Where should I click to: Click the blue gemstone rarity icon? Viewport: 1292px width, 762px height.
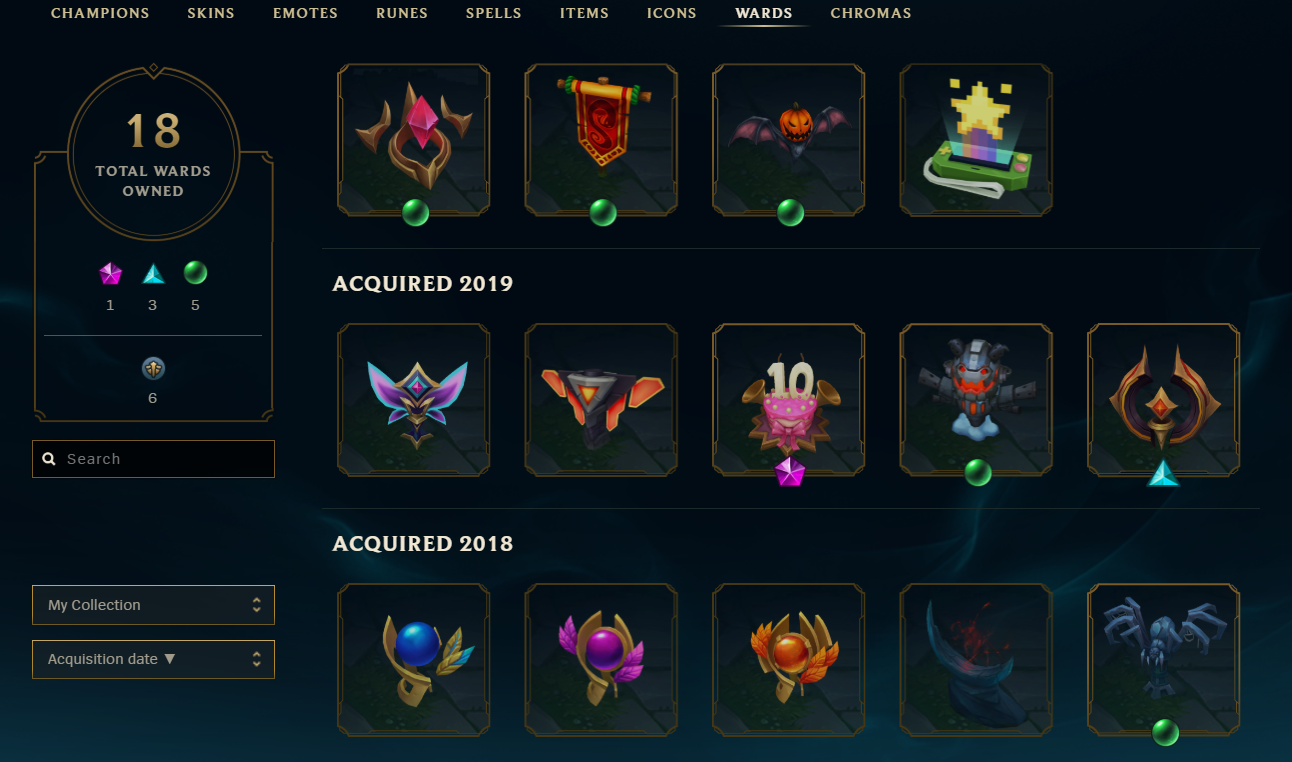(152, 272)
